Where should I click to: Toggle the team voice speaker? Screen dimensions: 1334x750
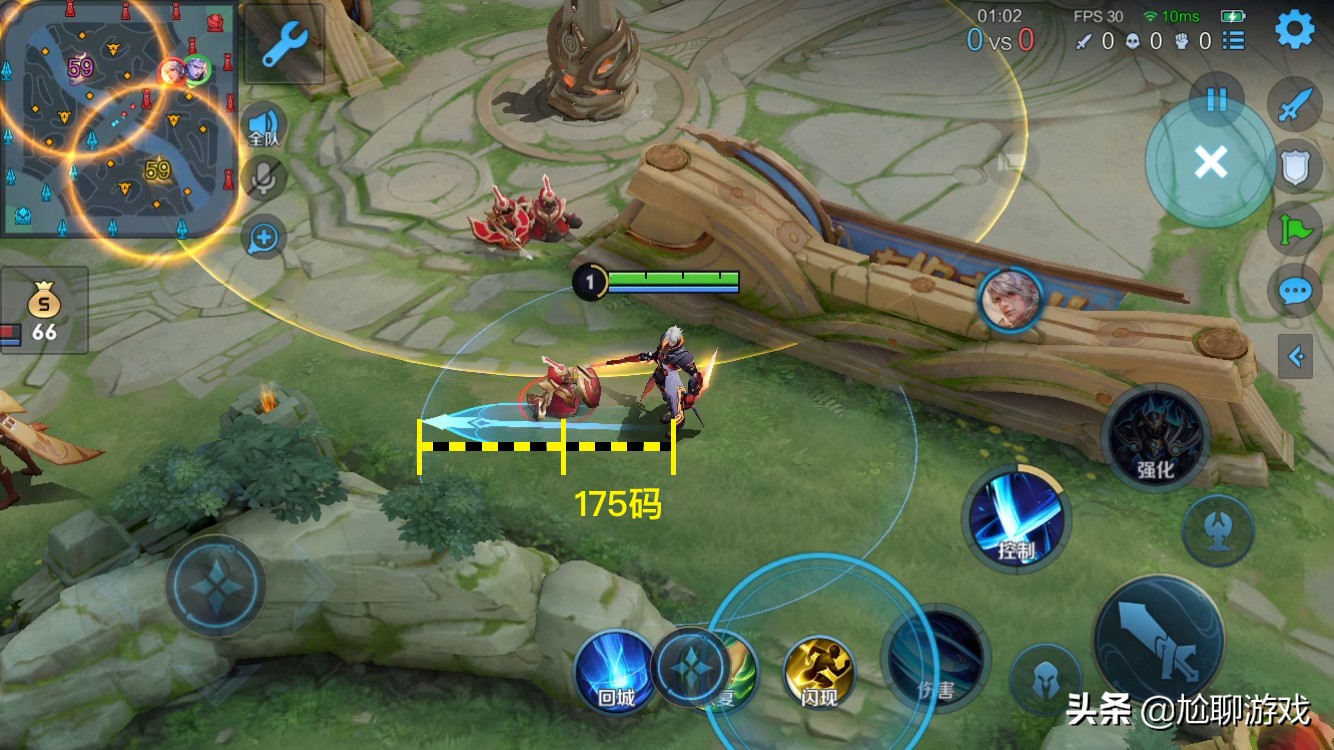pyautogui.click(x=264, y=126)
